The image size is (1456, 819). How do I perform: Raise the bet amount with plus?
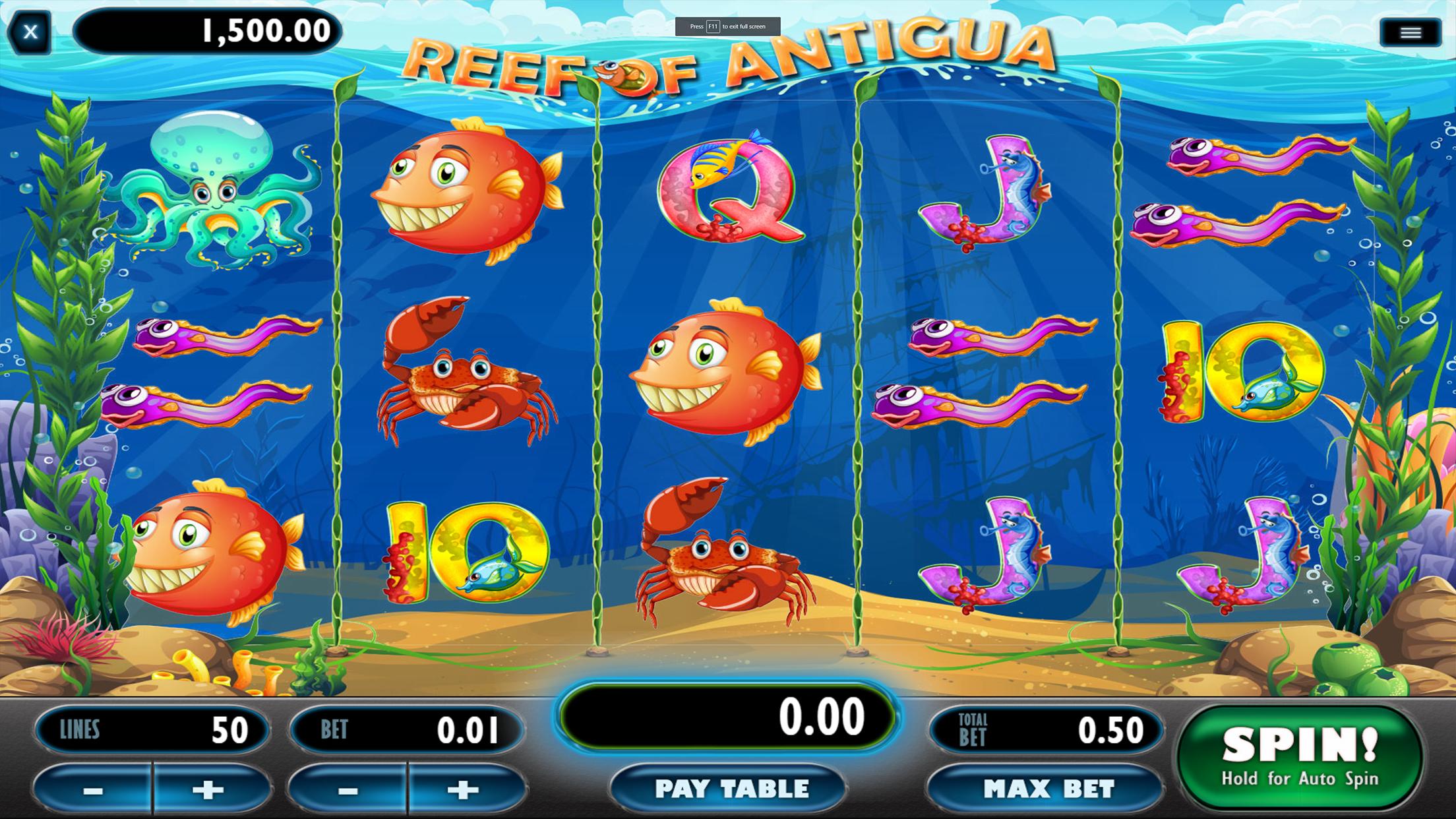(x=463, y=789)
